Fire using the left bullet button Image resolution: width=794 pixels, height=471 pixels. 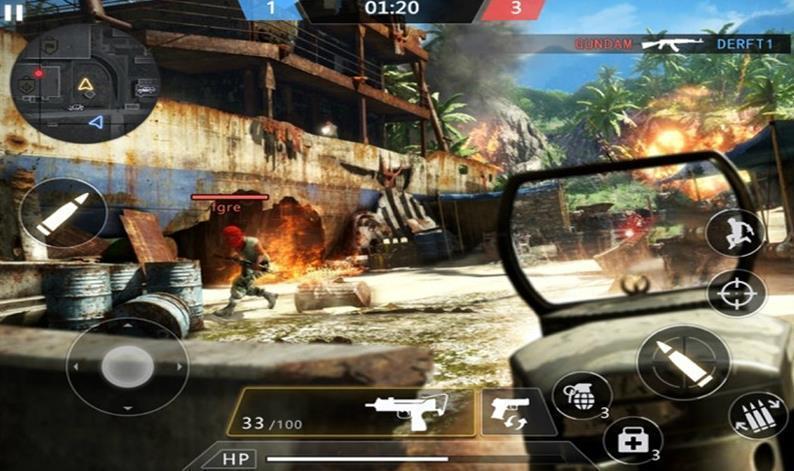coord(63,215)
